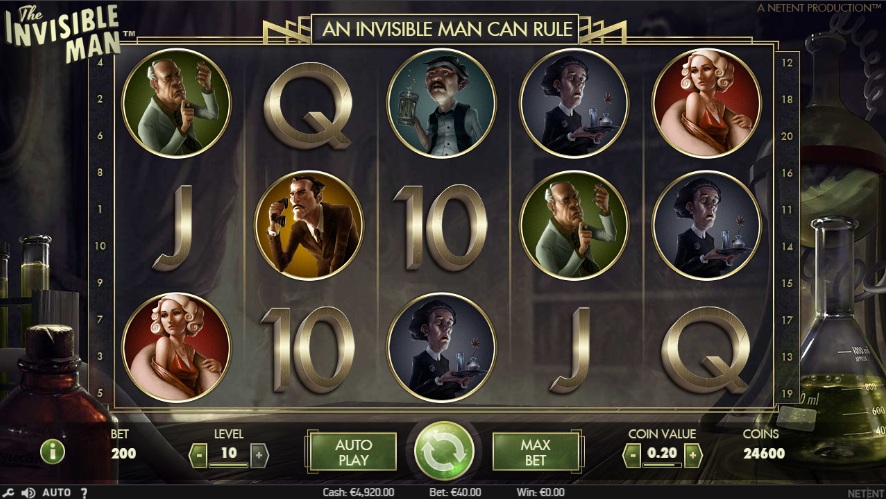This screenshot has height=499, width=886.
Task: Open the paytable info button
Action: (53, 451)
